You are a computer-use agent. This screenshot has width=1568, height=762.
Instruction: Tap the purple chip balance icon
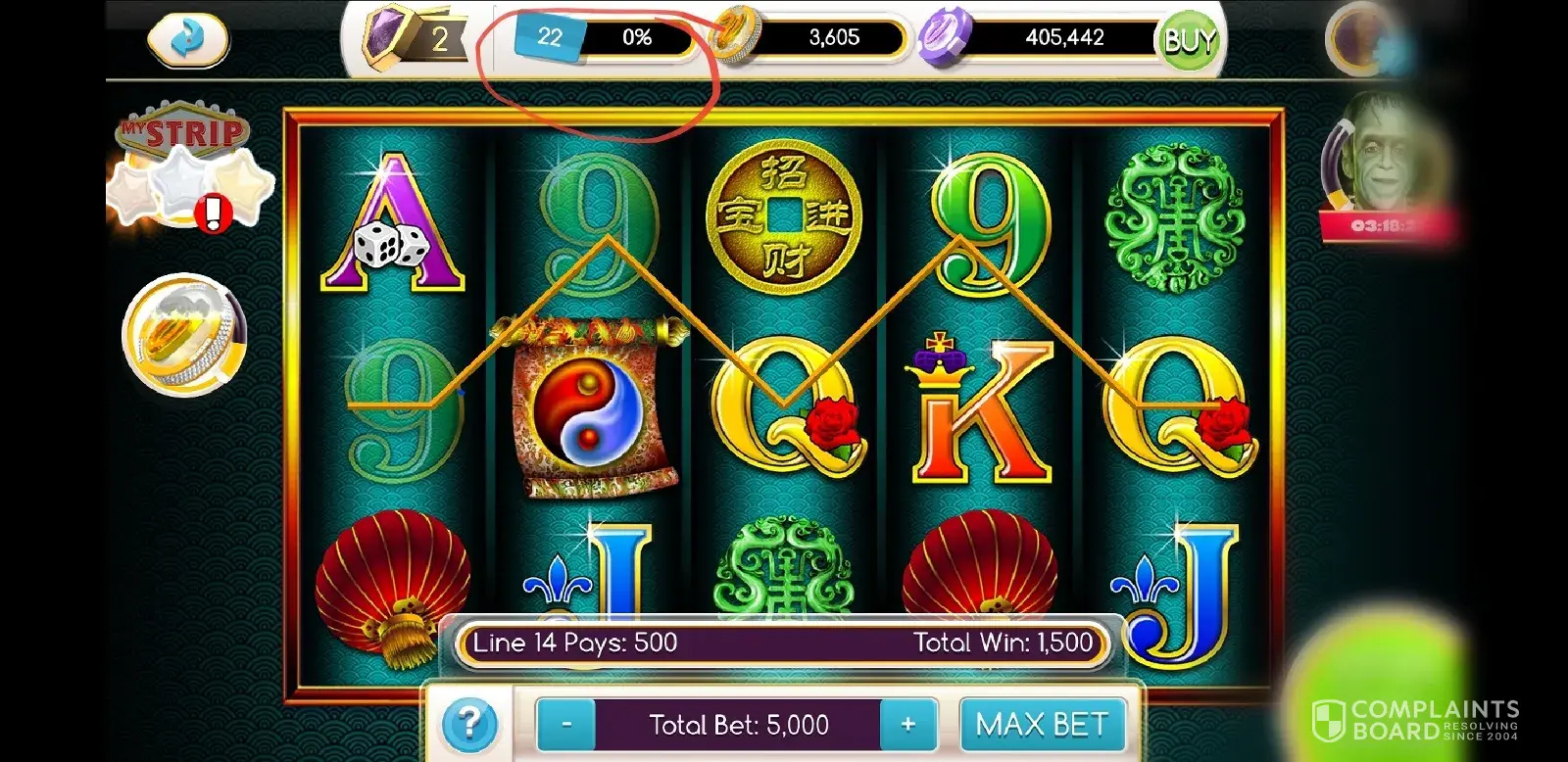pos(943,39)
